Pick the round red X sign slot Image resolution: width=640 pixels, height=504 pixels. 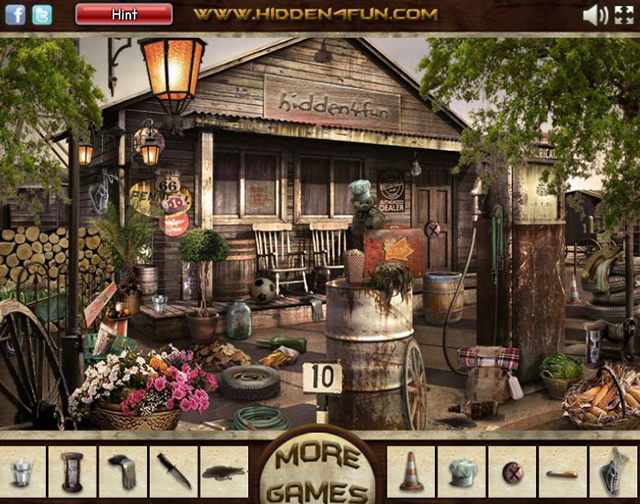(511, 471)
